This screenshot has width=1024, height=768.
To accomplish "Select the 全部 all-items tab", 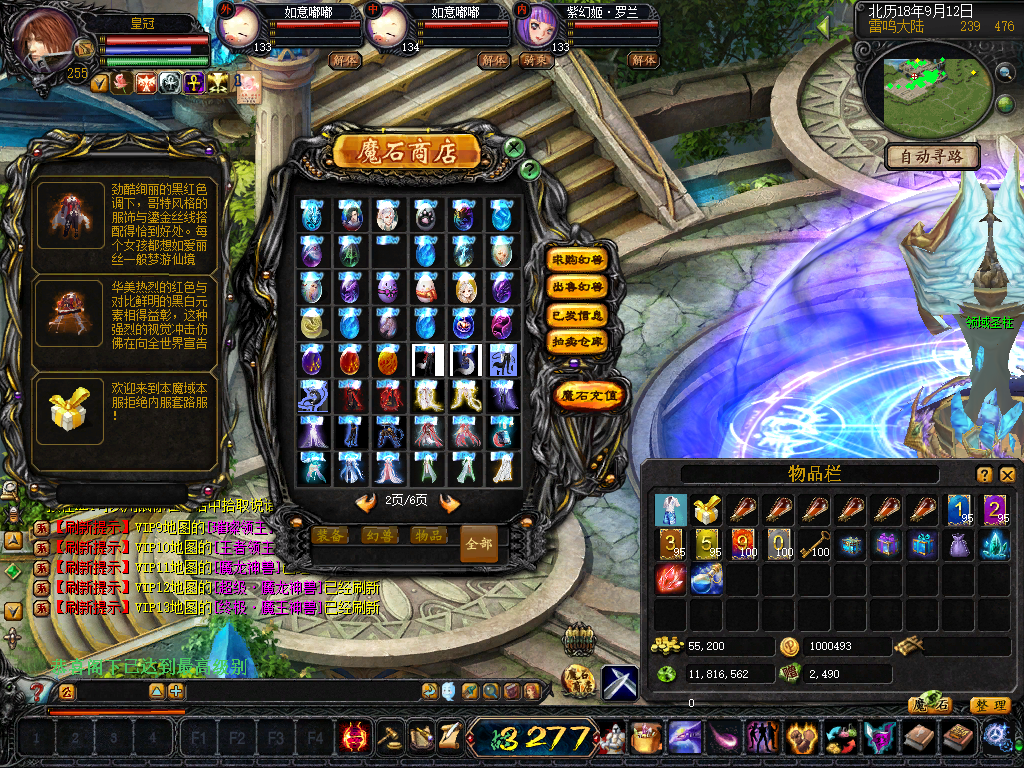I will coord(478,544).
